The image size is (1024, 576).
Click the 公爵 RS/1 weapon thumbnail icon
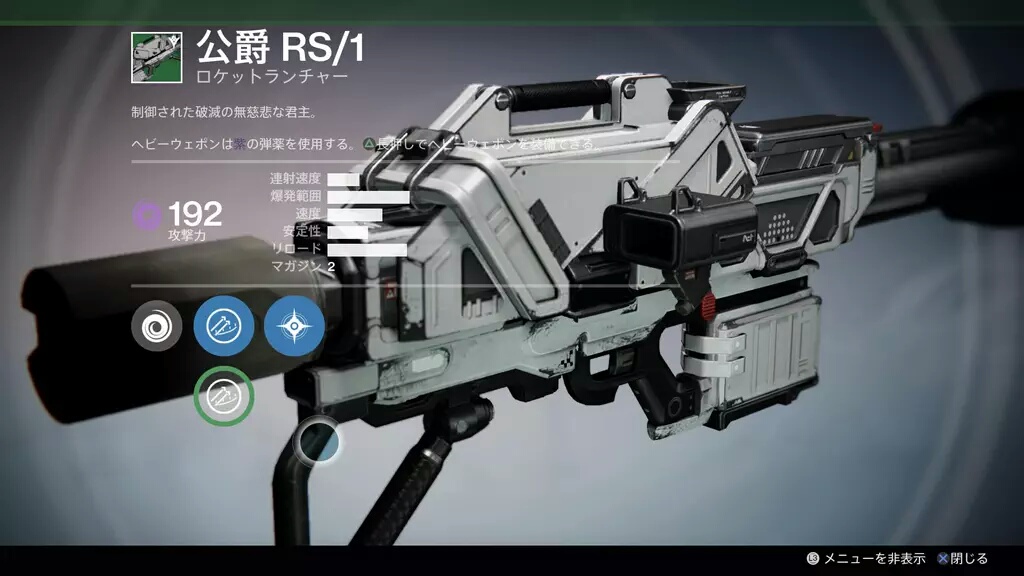click(156, 57)
